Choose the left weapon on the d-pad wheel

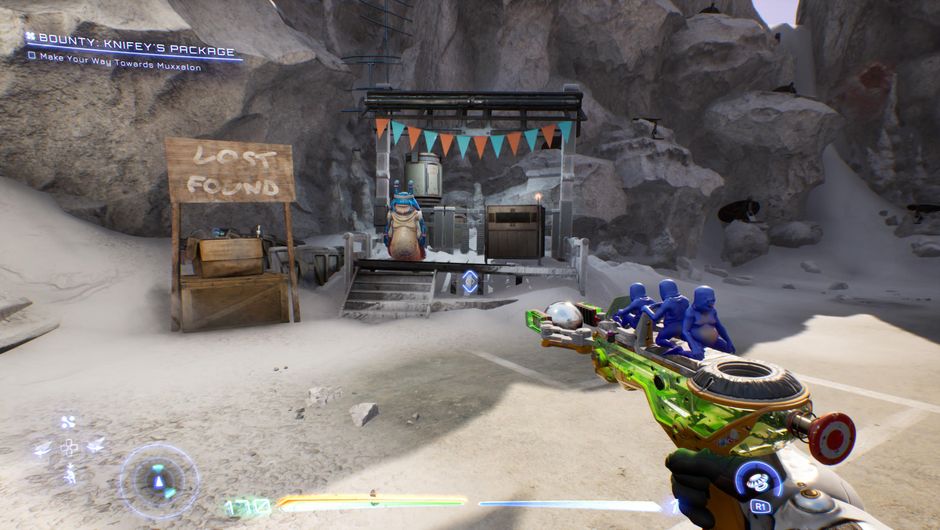point(43,449)
